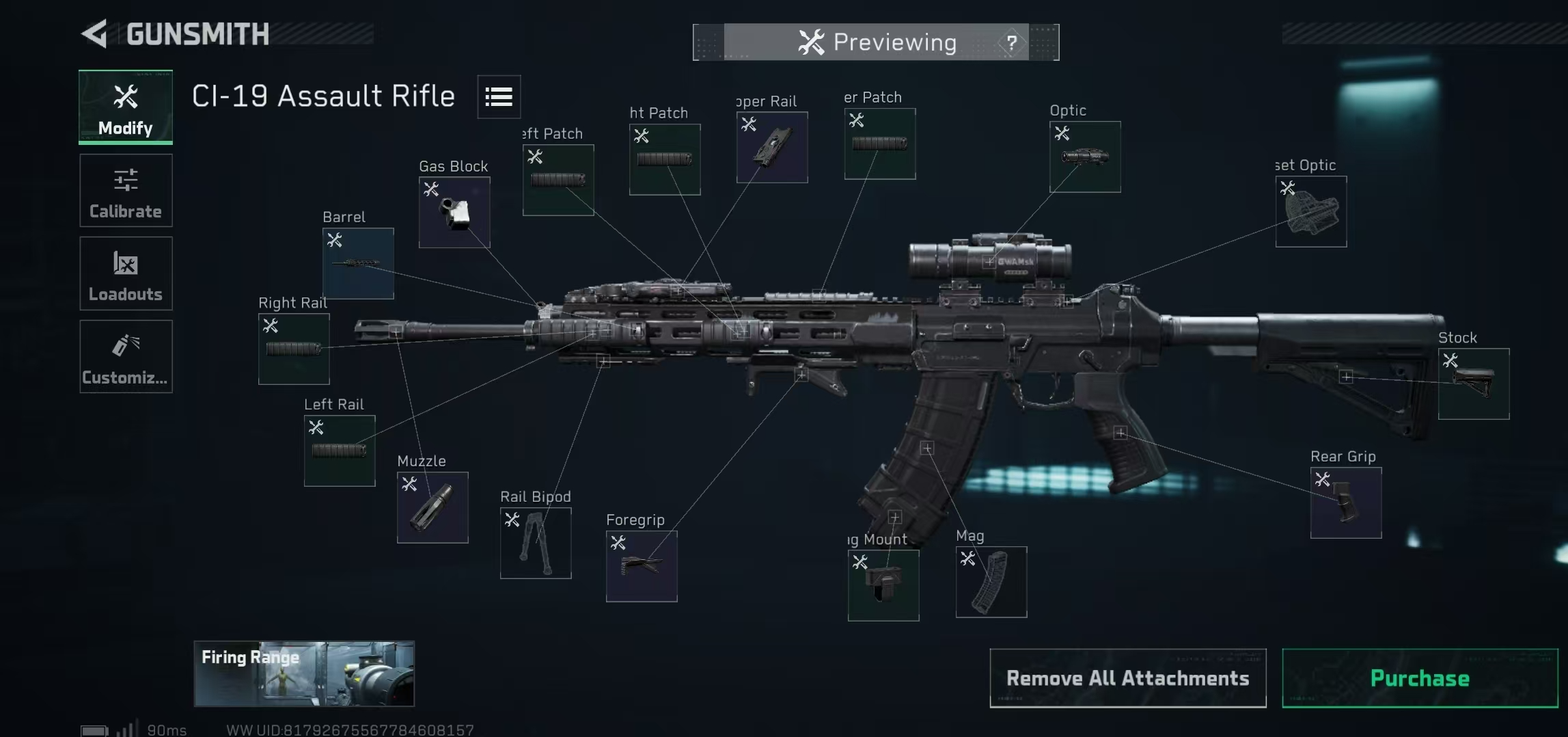Select the Stock attachment slot
The width and height of the screenshot is (1568, 737).
pyautogui.click(x=1474, y=384)
